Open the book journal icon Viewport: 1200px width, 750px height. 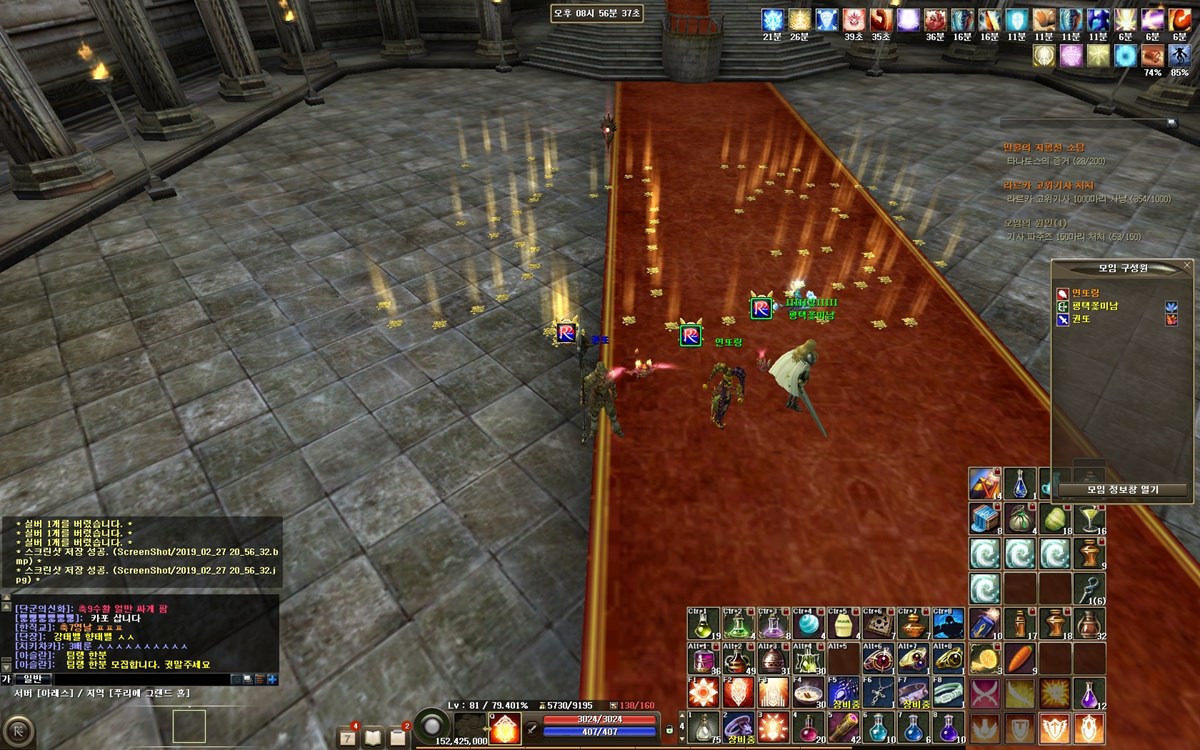[x=373, y=737]
